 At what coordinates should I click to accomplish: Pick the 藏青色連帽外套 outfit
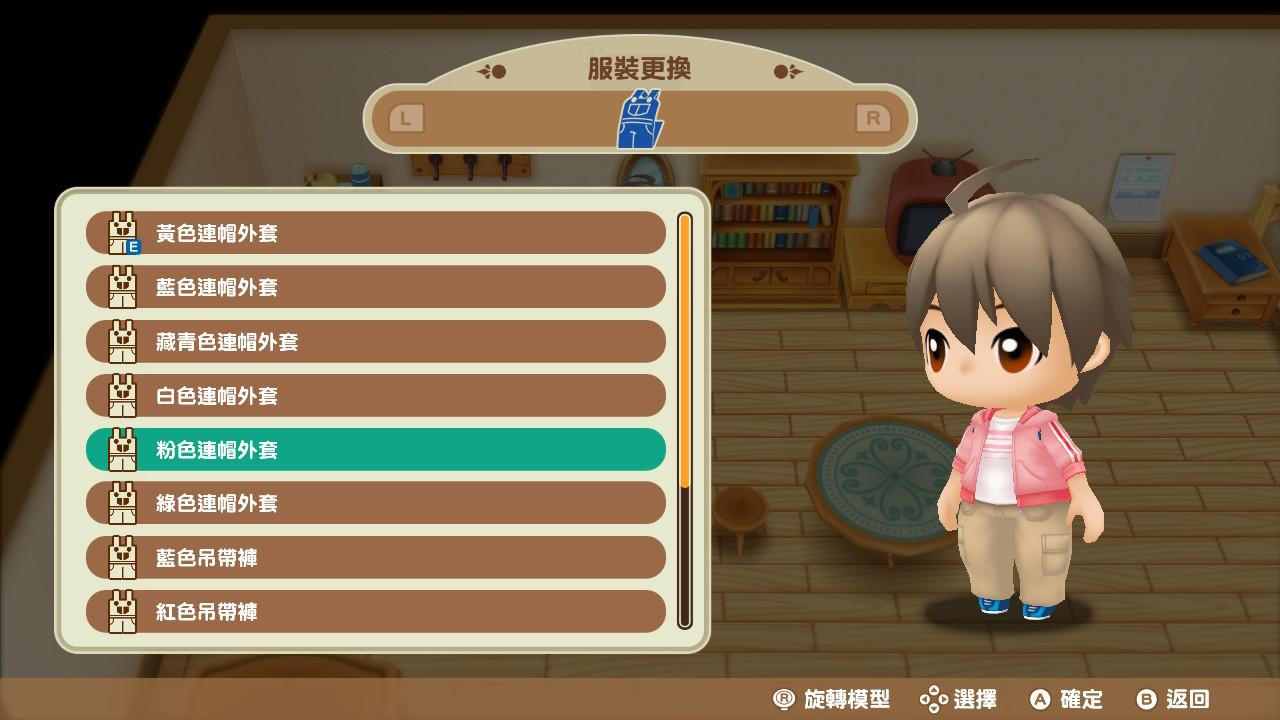(x=375, y=341)
